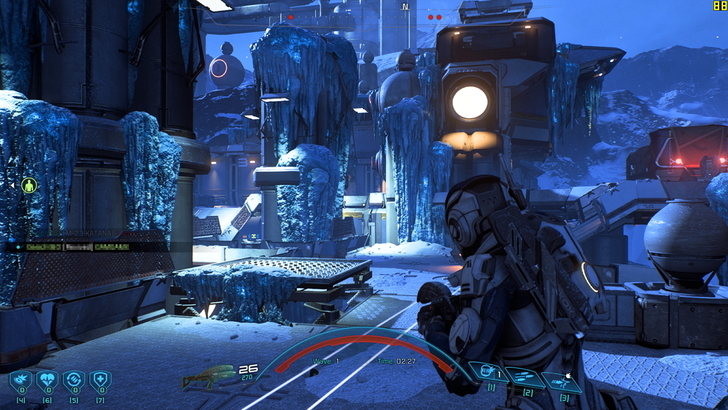The height and width of the screenshot is (410, 728).
Task: Use the first aid cross consumable
Action: tap(100, 380)
